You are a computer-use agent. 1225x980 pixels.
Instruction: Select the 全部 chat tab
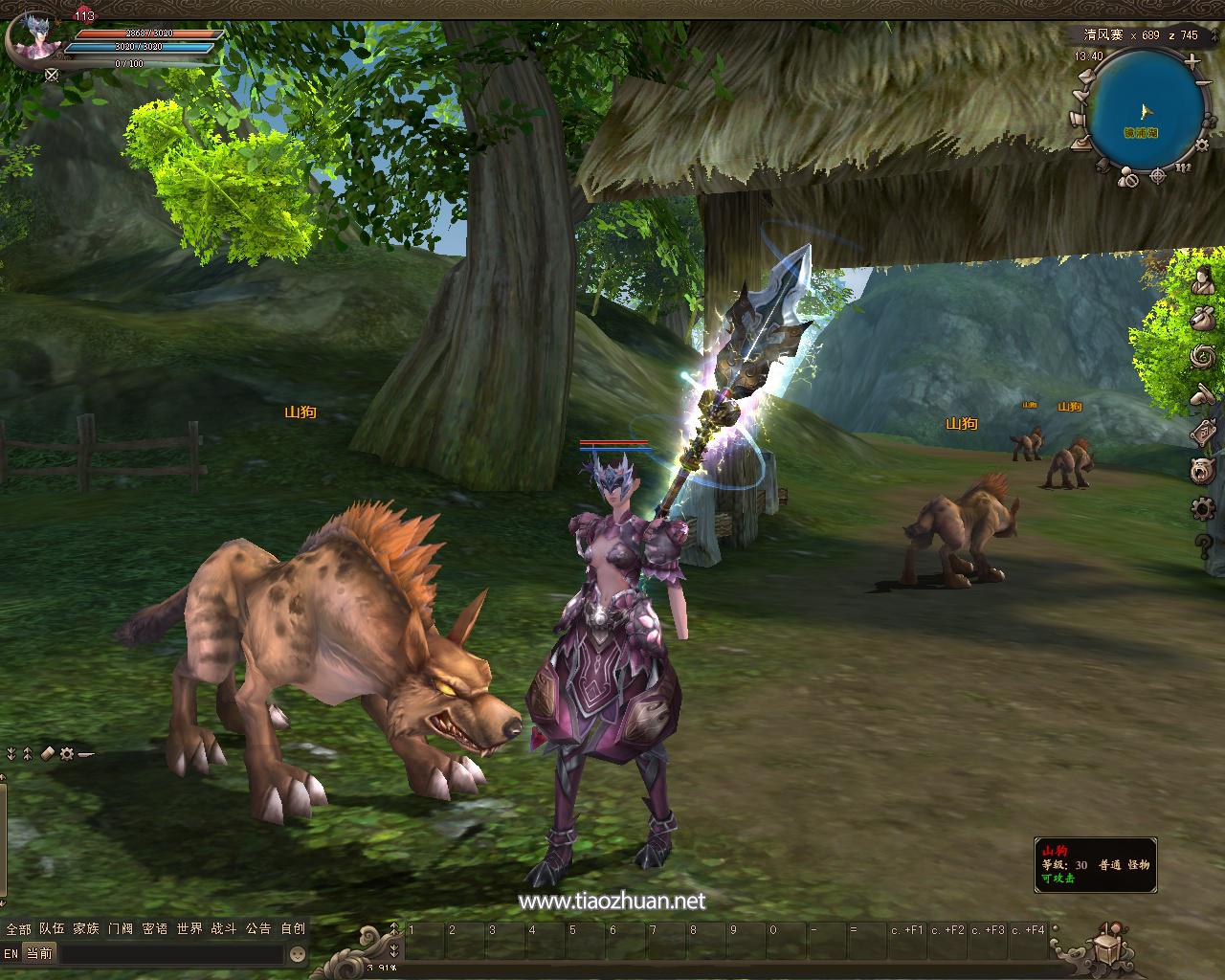(x=18, y=928)
